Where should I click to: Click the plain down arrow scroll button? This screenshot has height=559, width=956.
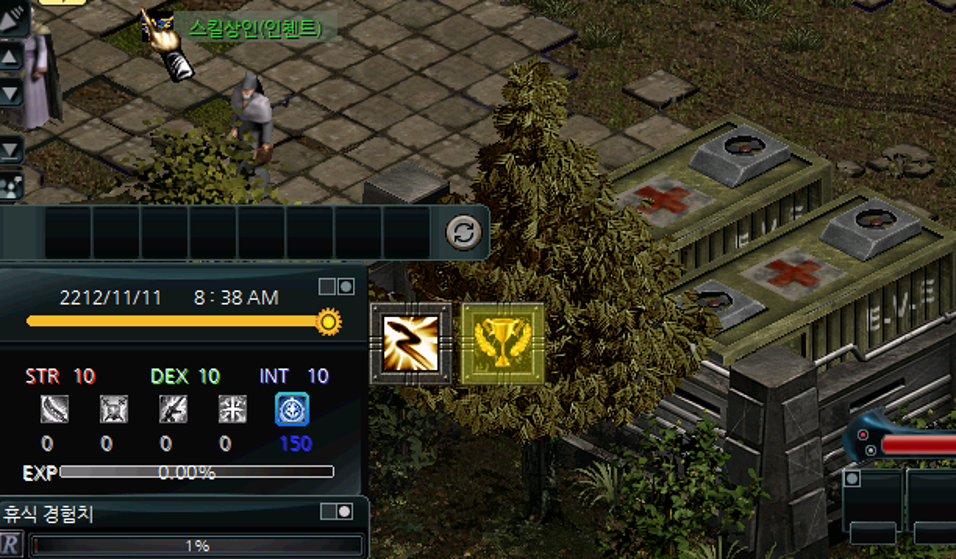tap(10, 93)
